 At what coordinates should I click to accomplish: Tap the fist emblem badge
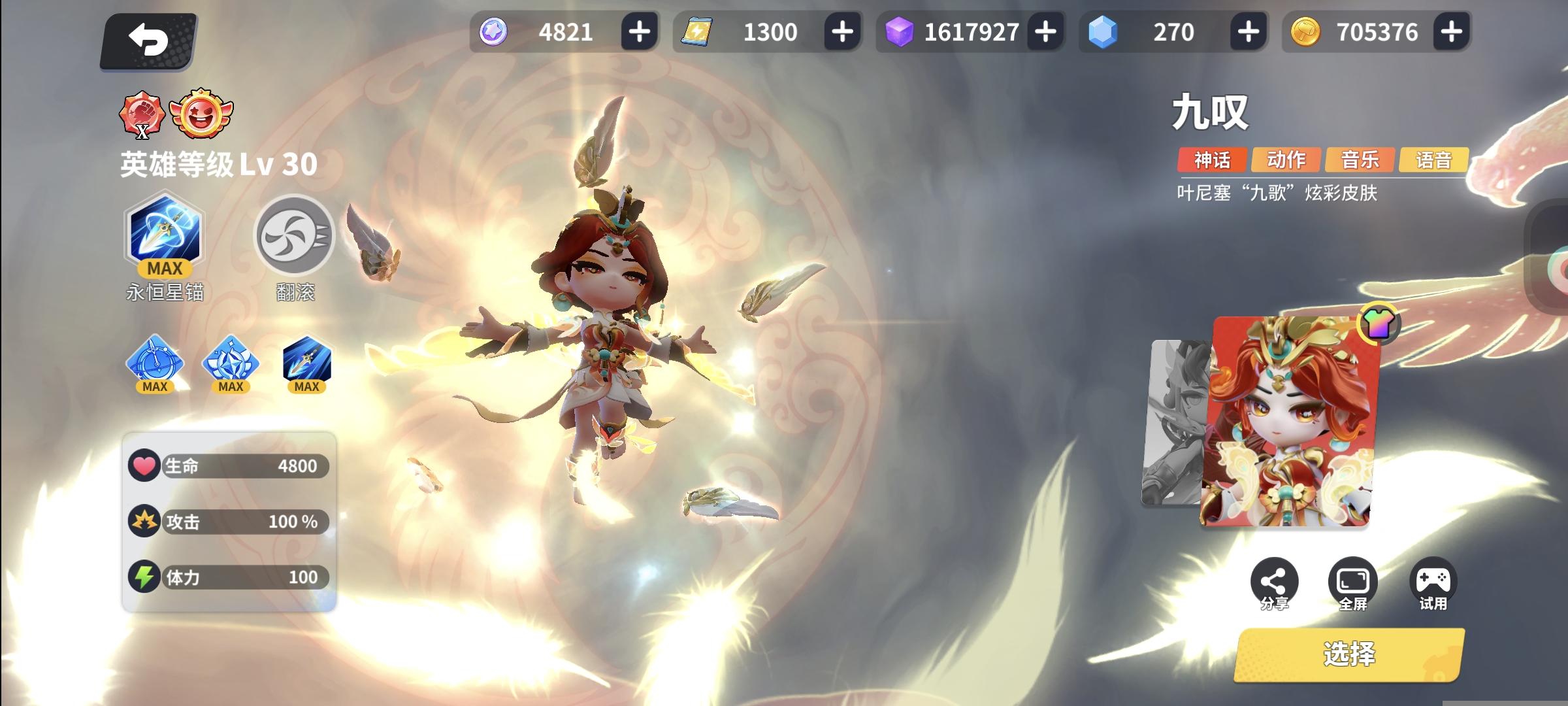pyautogui.click(x=143, y=114)
